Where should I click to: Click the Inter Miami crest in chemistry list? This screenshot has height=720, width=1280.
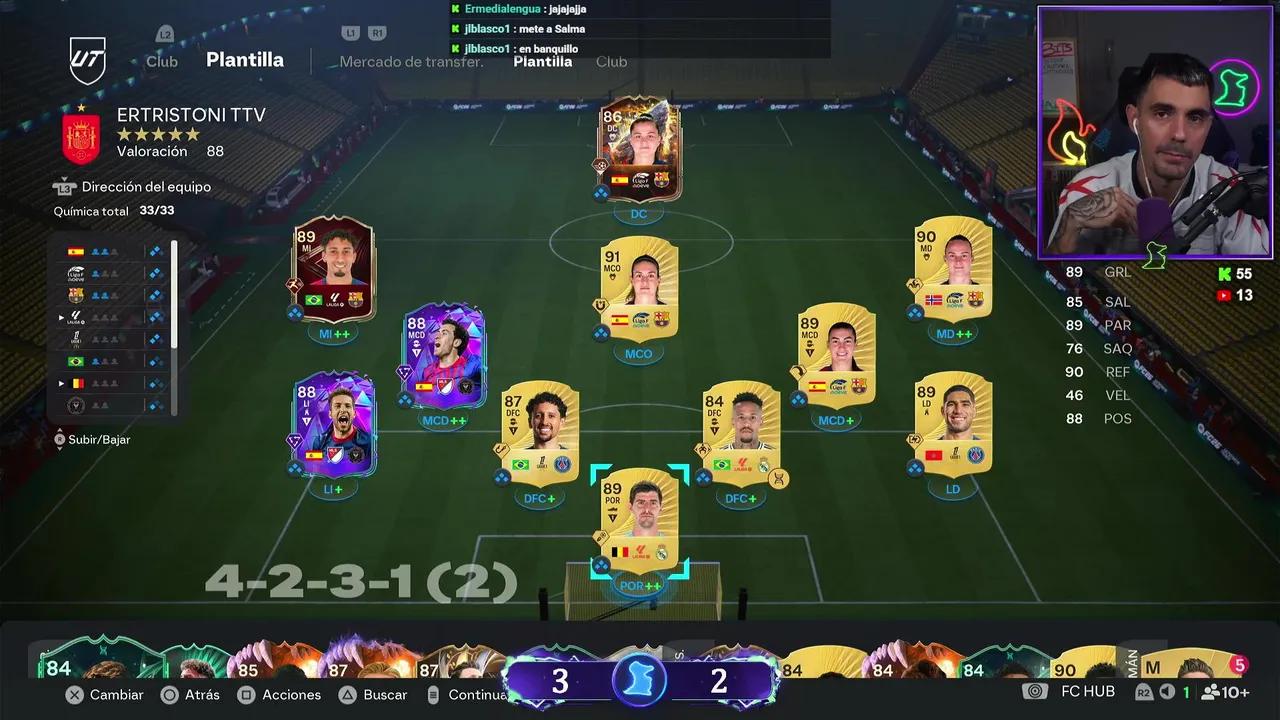76,403
